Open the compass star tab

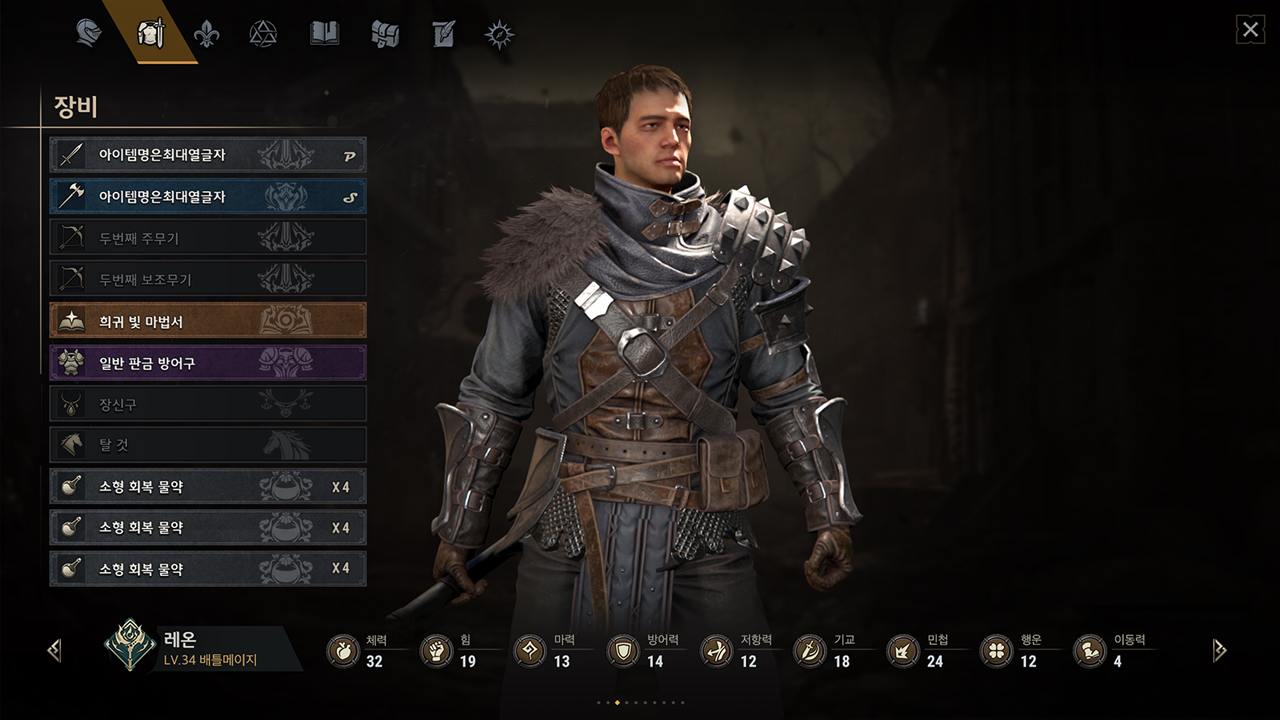499,34
